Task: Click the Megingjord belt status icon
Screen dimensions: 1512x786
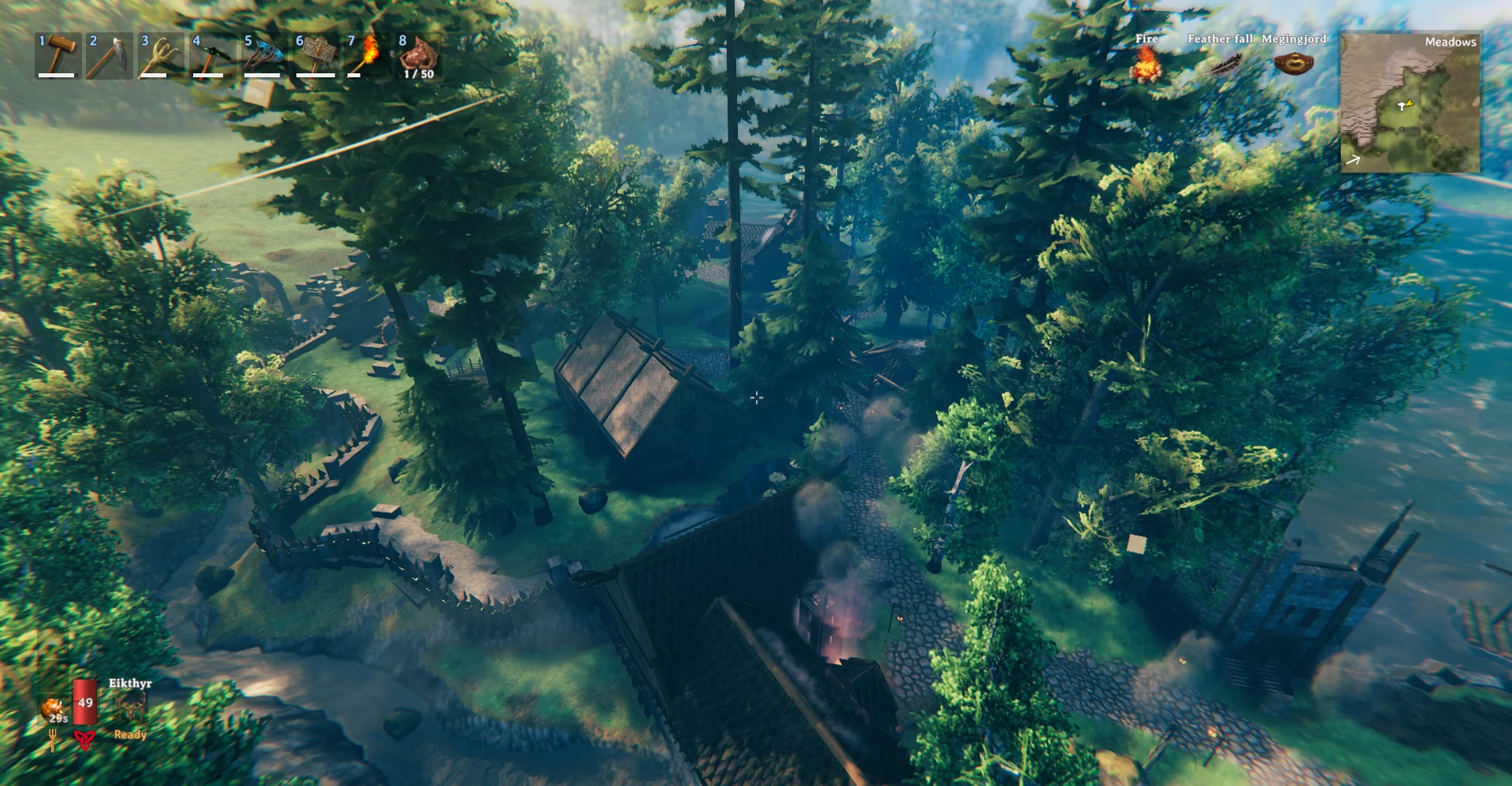Action: [1293, 63]
